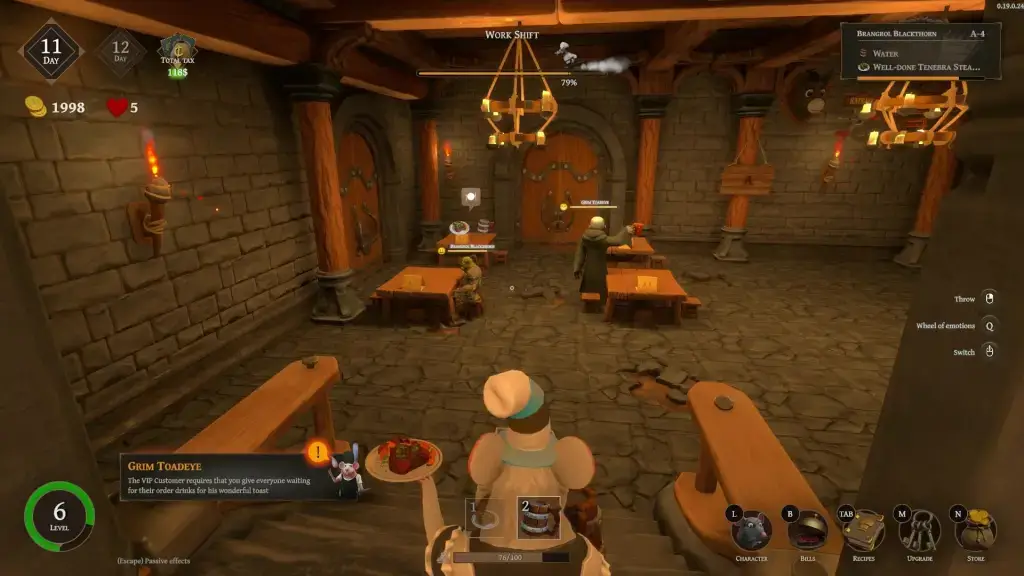Open the Recipes book
Image resolution: width=1024 pixels, height=576 pixels.
[x=862, y=531]
